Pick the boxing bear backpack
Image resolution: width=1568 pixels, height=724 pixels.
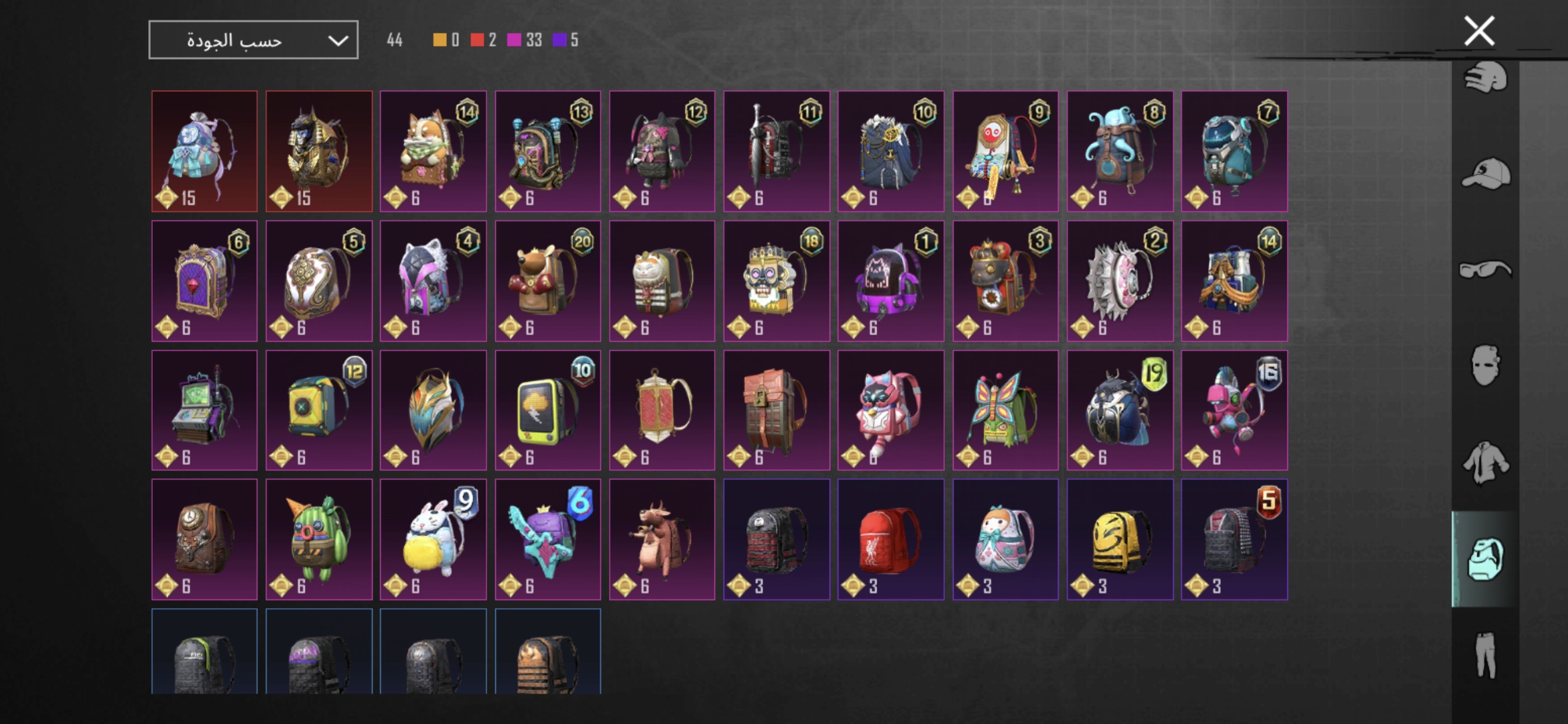[x=547, y=281]
